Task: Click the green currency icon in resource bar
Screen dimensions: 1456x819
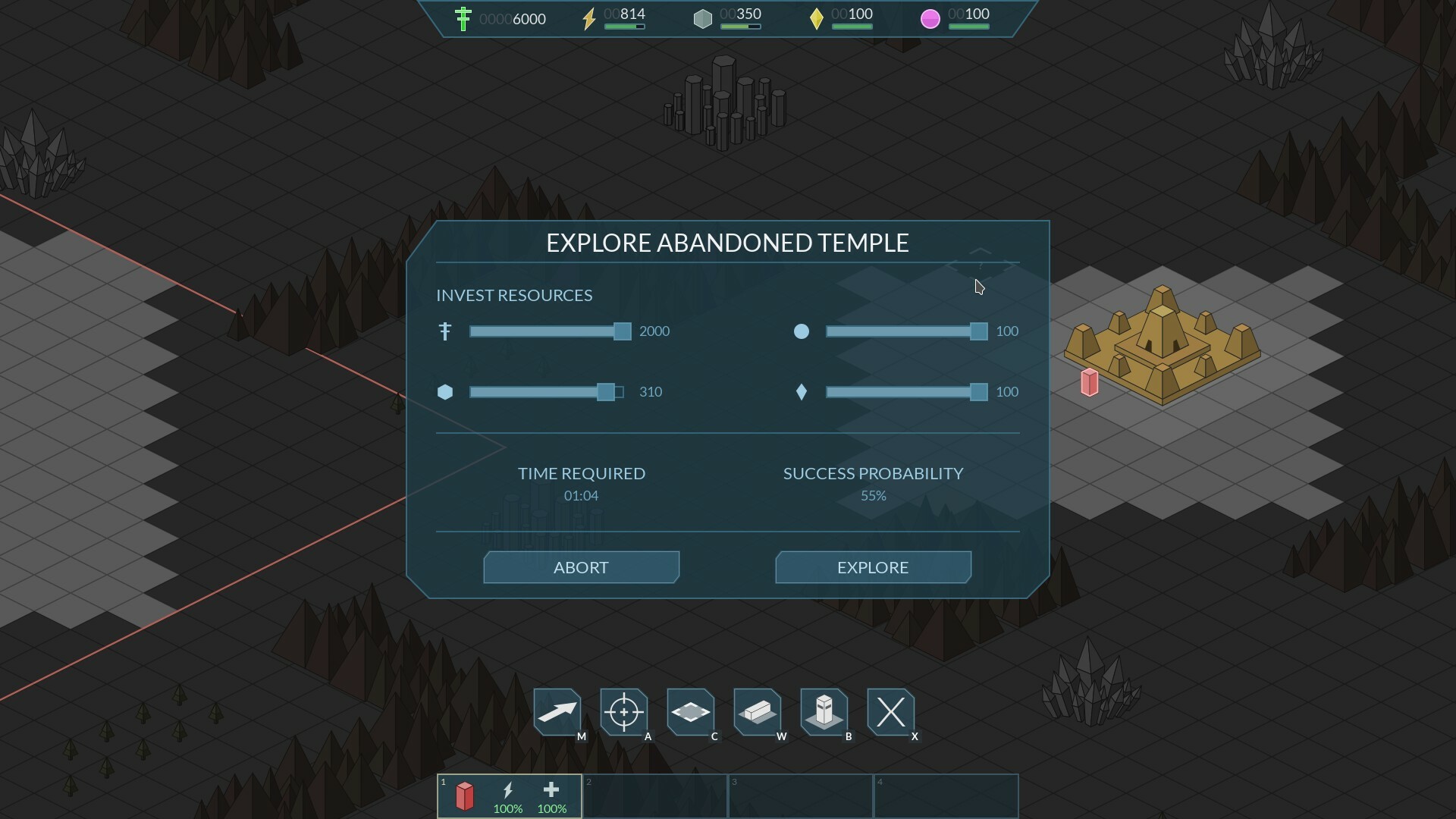Action: coord(463,19)
